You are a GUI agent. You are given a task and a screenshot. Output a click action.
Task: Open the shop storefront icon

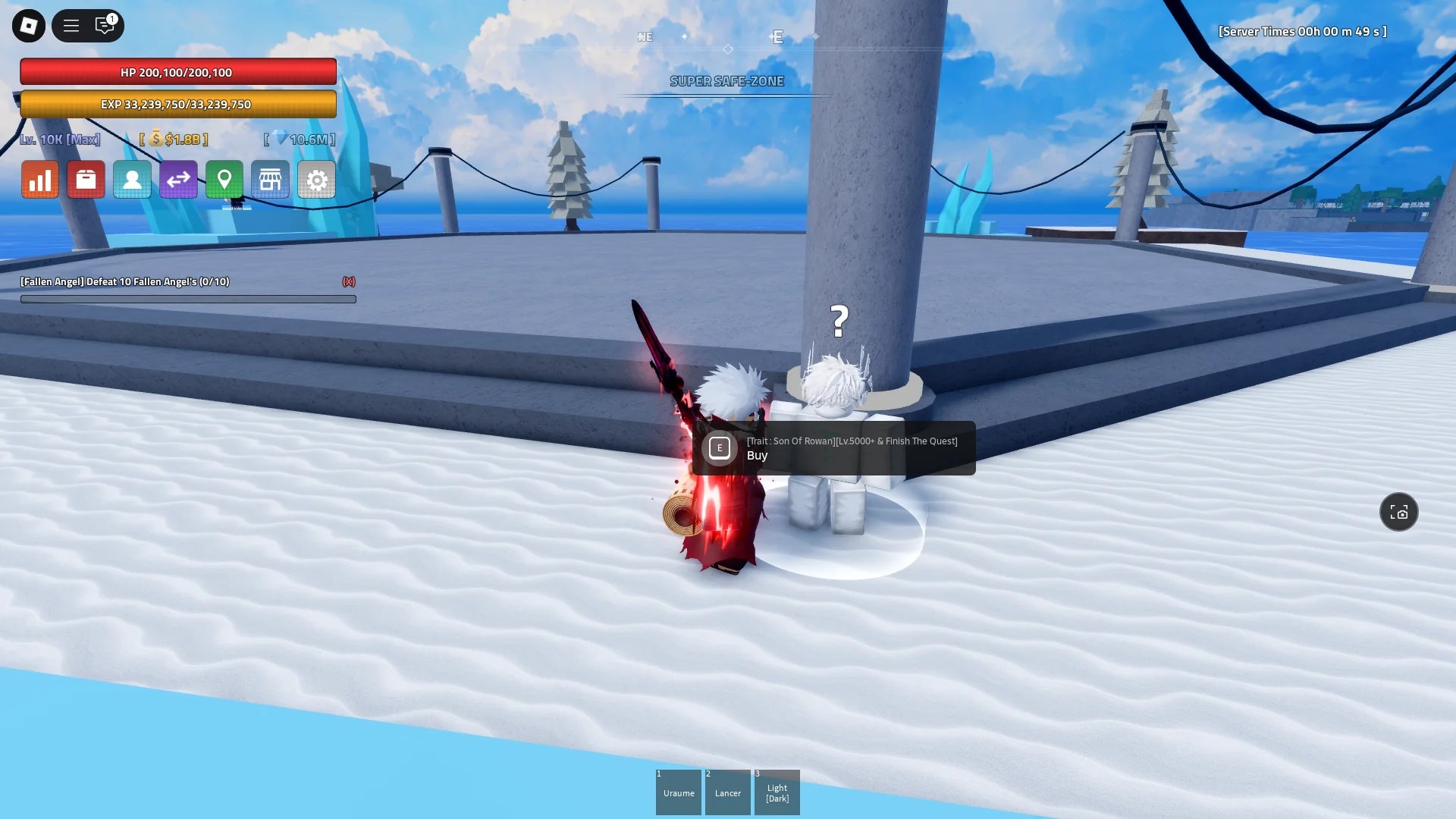point(271,180)
